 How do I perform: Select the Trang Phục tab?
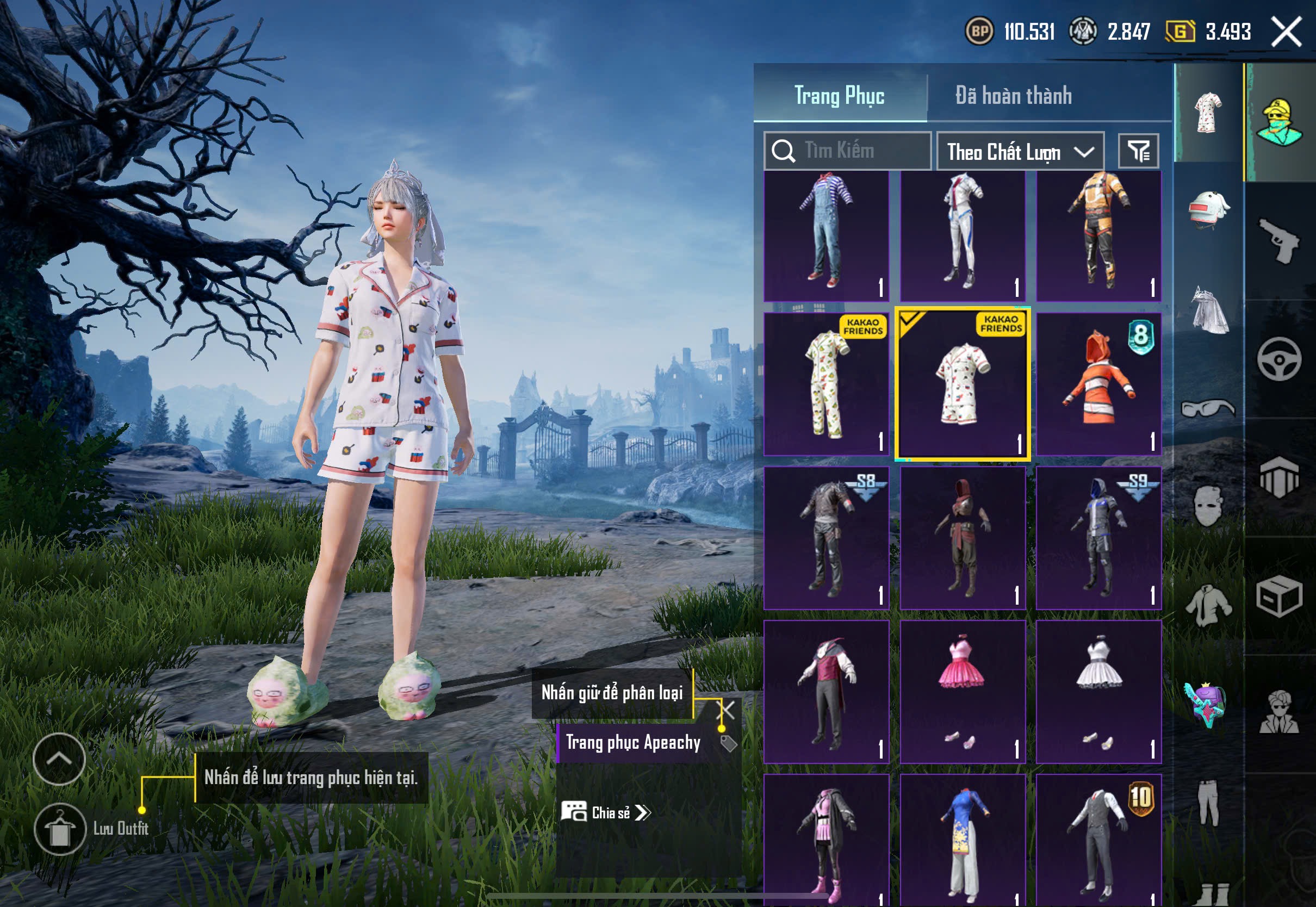coord(839,96)
